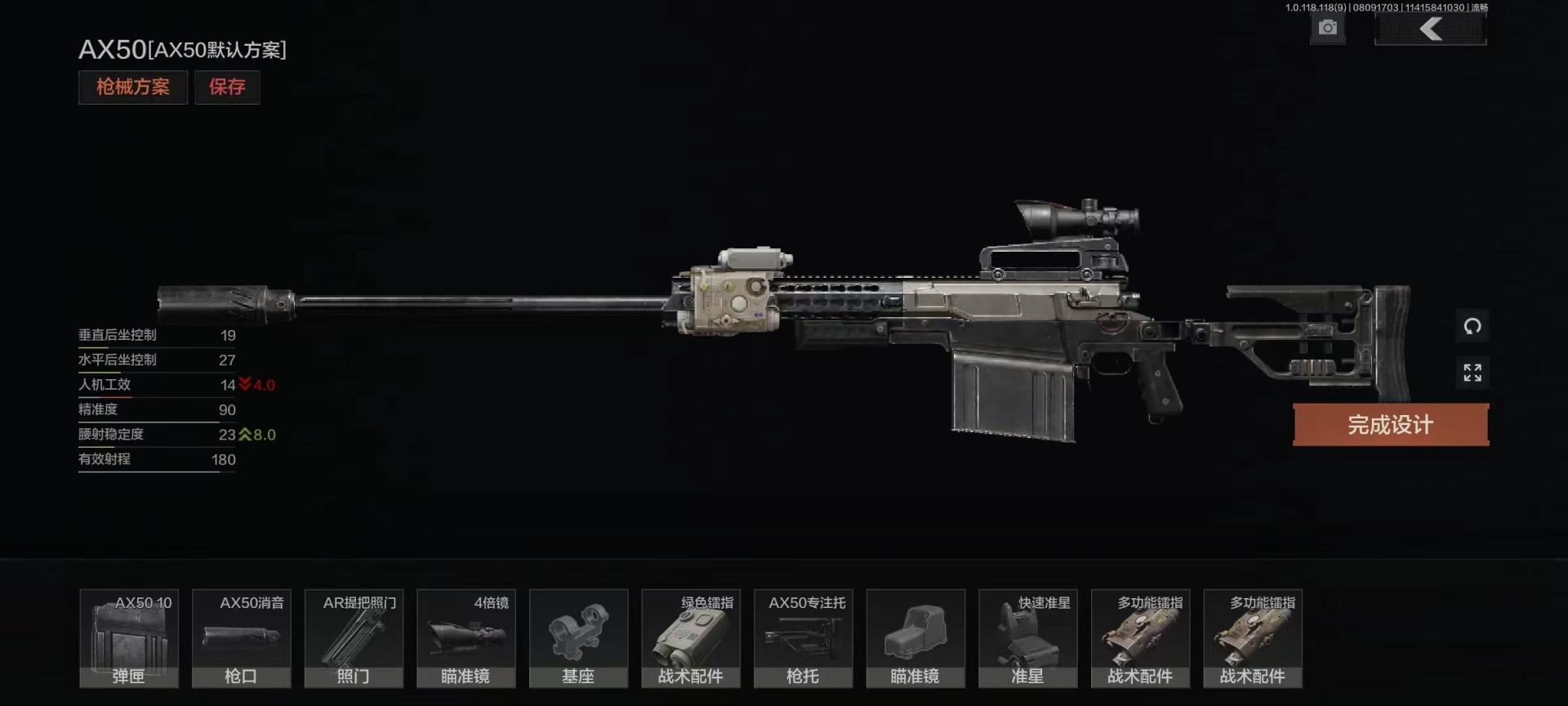Pick the 基座 mount slot

click(x=579, y=639)
